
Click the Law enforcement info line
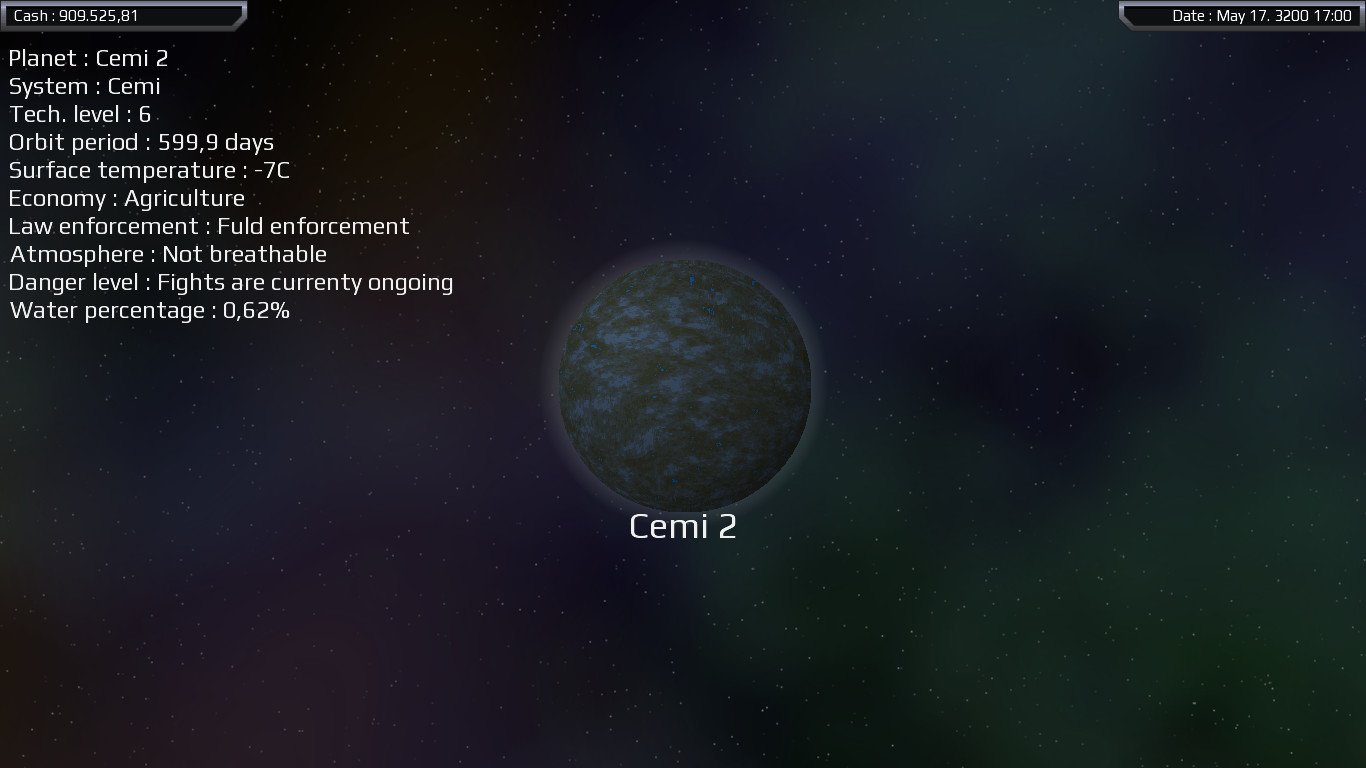pos(207,226)
